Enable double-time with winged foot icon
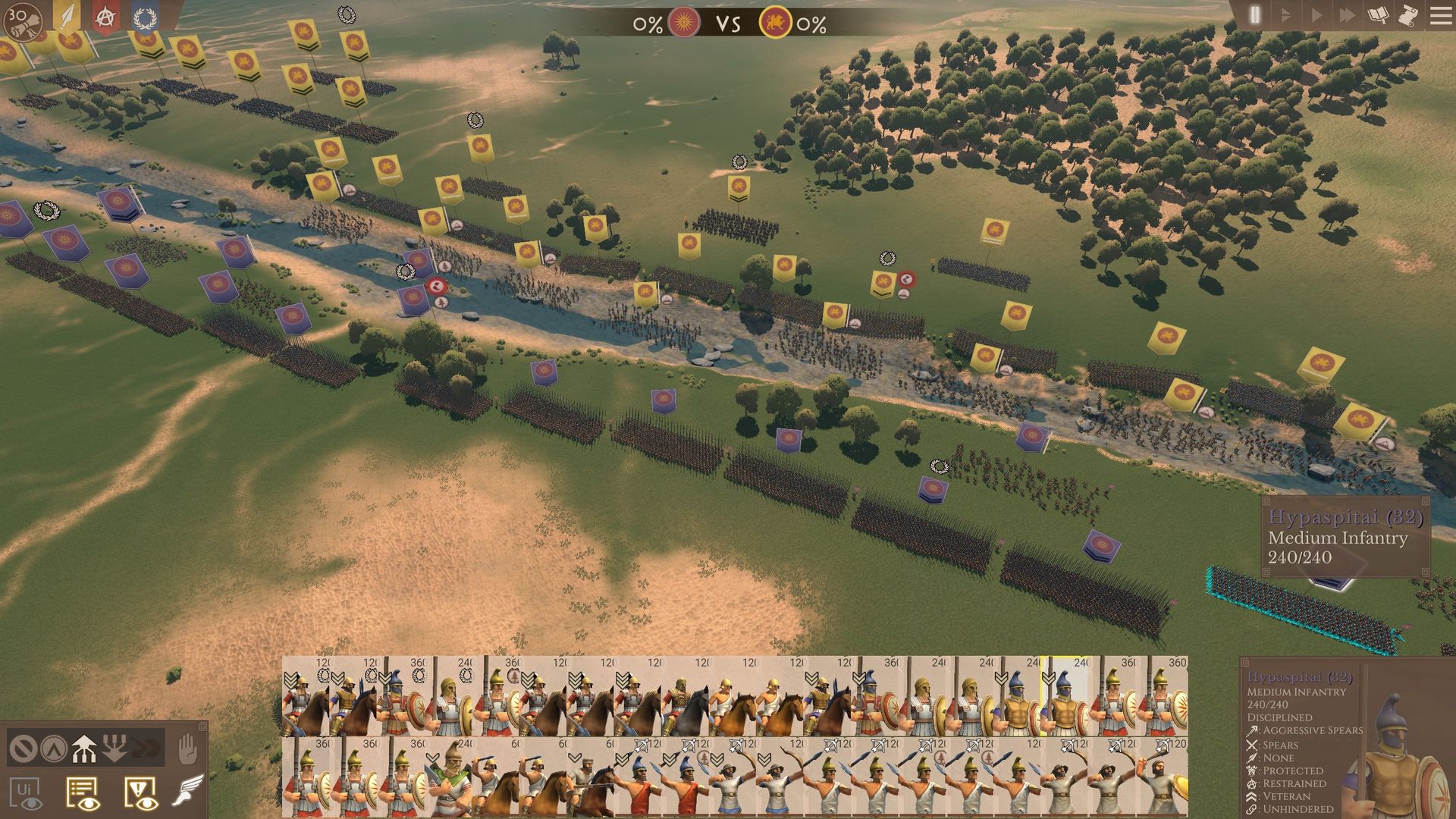Viewport: 1456px width, 819px height. (x=187, y=791)
